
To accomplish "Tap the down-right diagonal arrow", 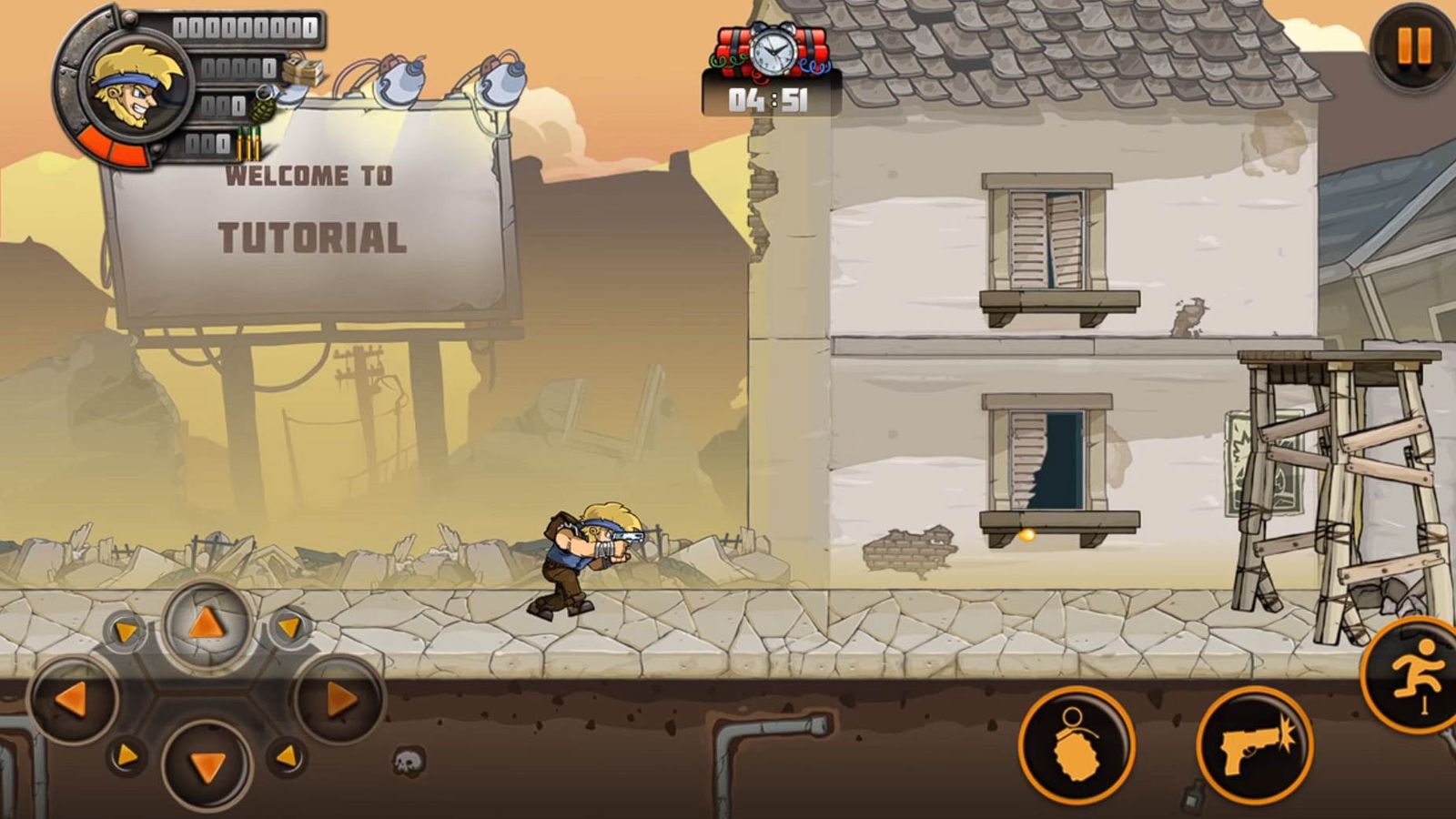I will (x=287, y=755).
